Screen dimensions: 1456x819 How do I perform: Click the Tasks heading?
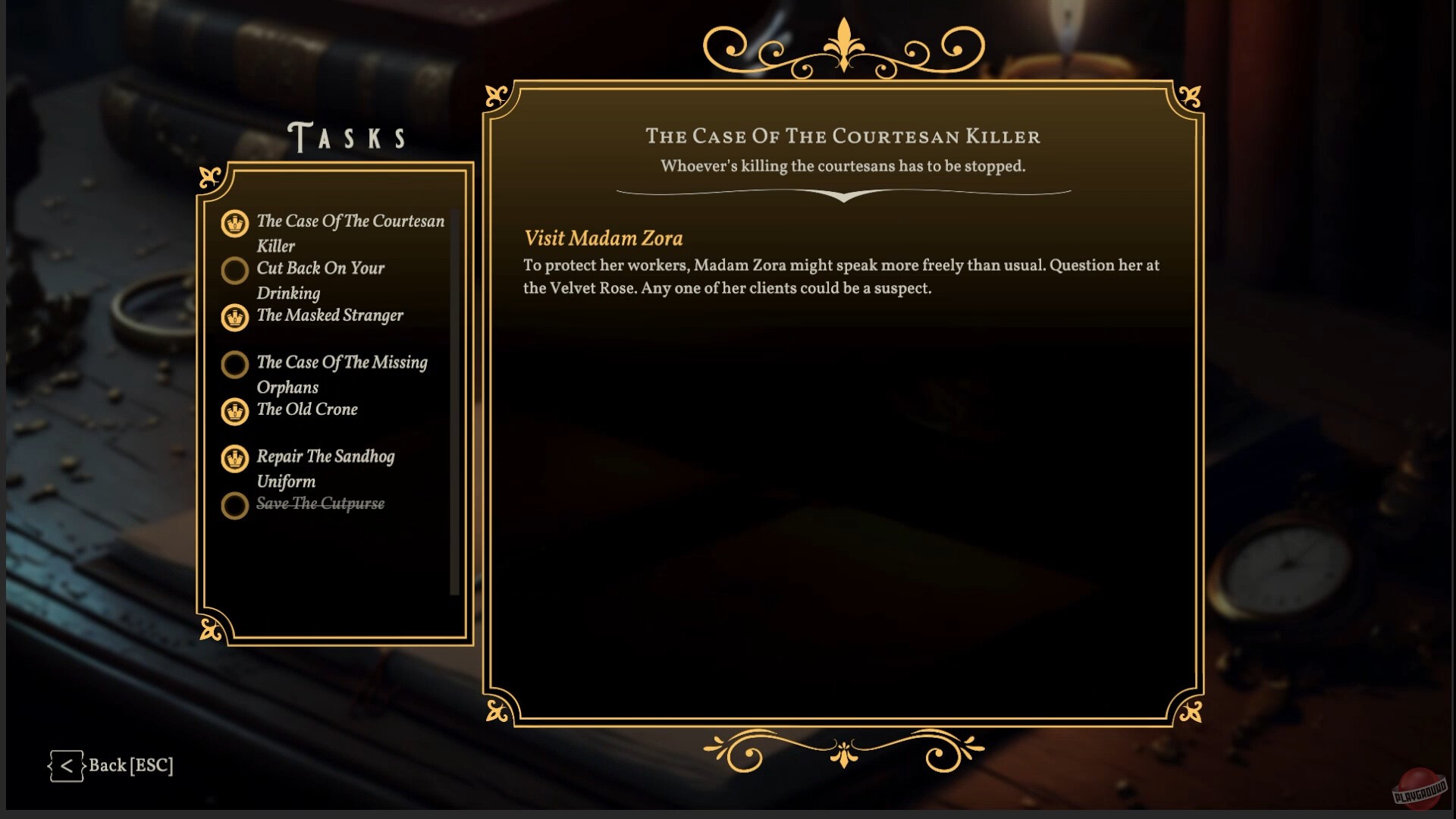pyautogui.click(x=347, y=136)
